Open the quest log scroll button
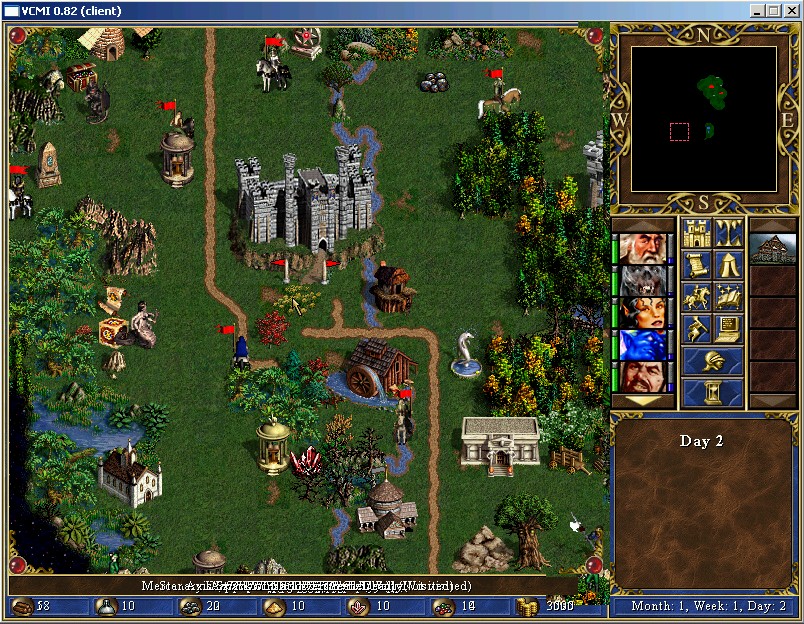The width and height of the screenshot is (804, 624). click(696, 266)
